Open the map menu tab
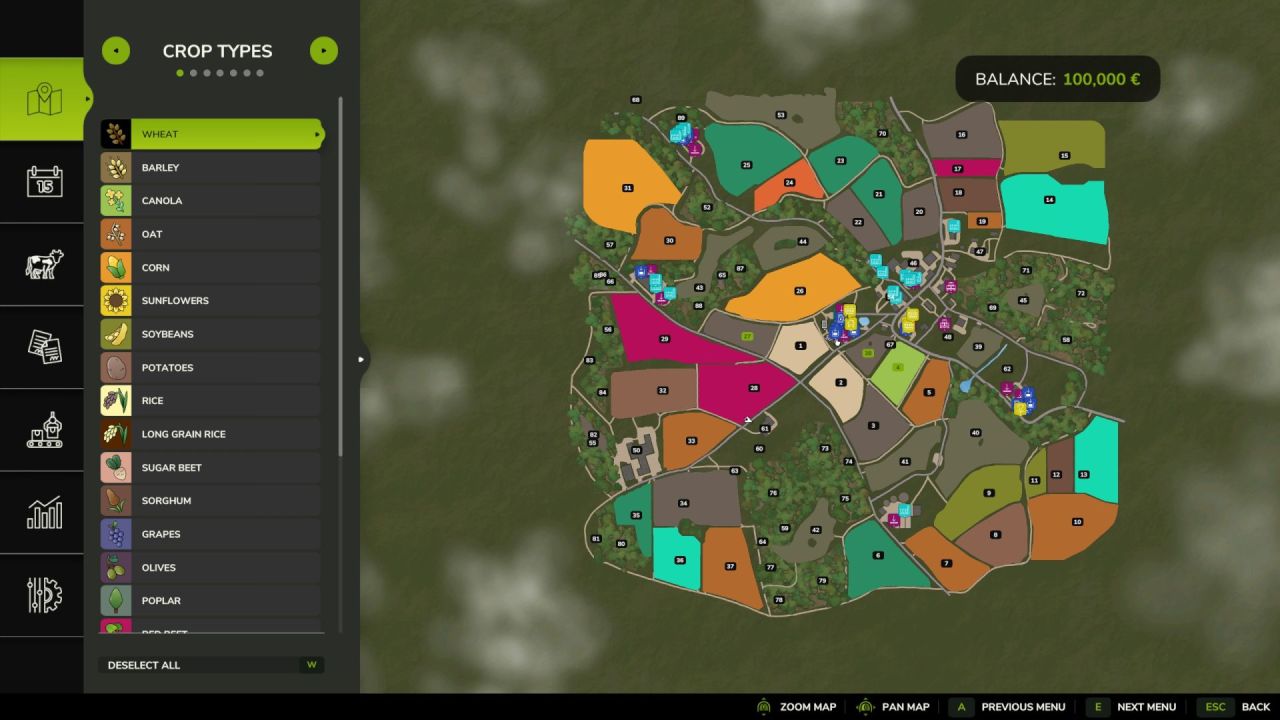 (x=42, y=97)
